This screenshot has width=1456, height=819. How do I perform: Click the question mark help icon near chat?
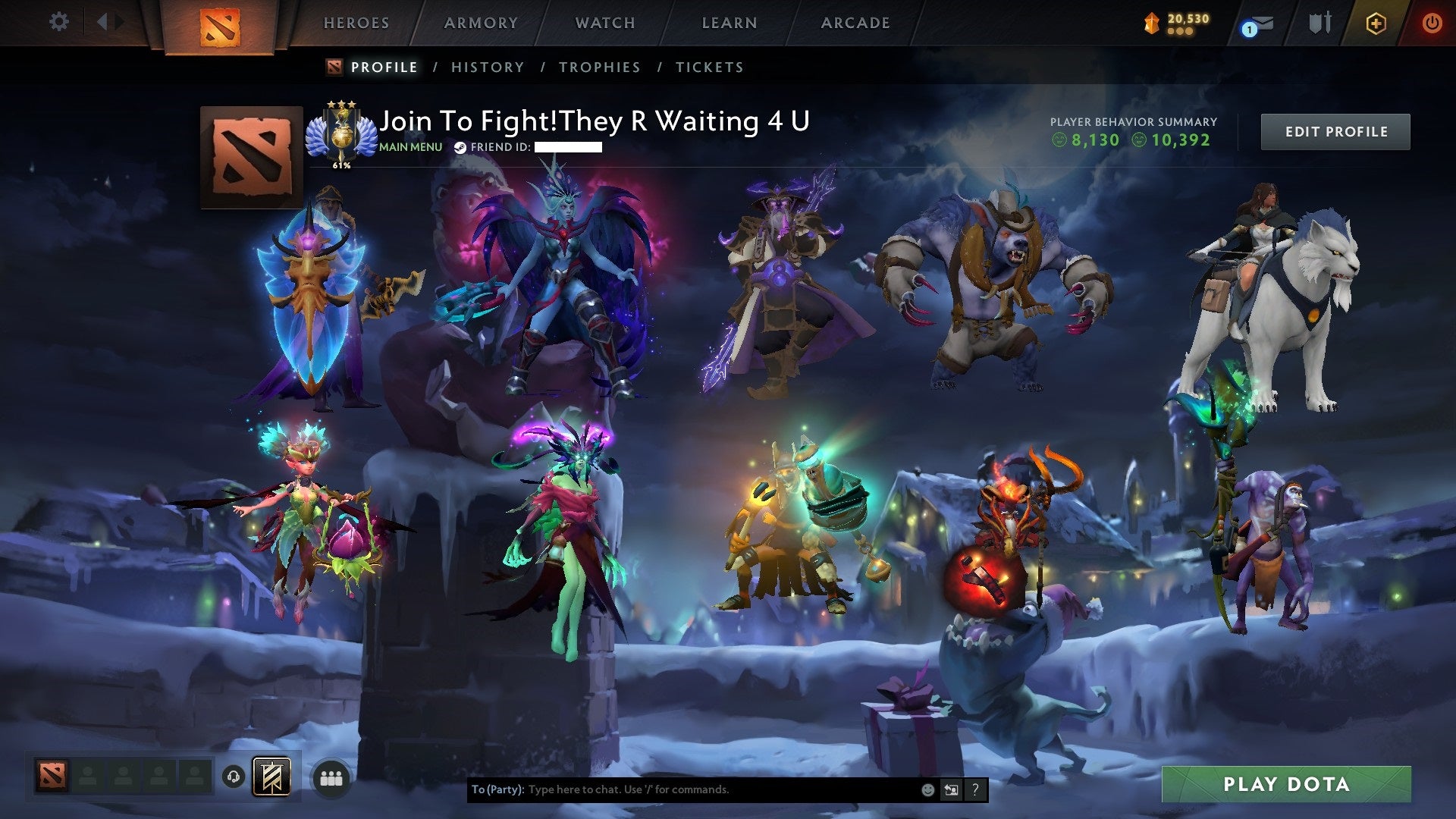tap(975, 789)
